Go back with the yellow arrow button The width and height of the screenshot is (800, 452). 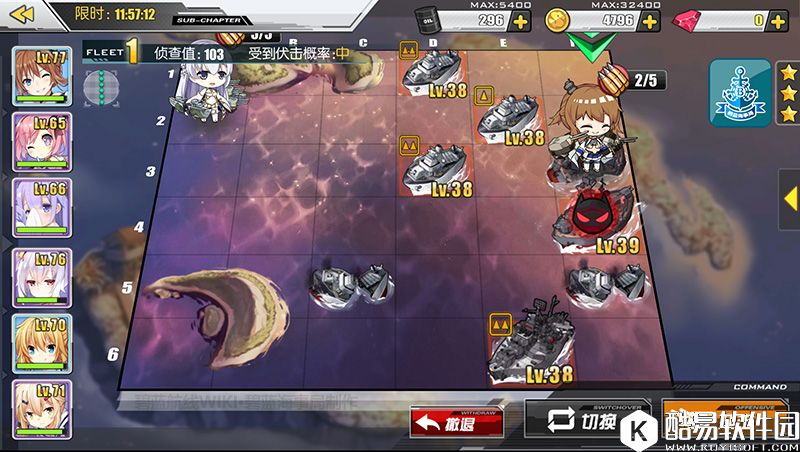click(21, 14)
